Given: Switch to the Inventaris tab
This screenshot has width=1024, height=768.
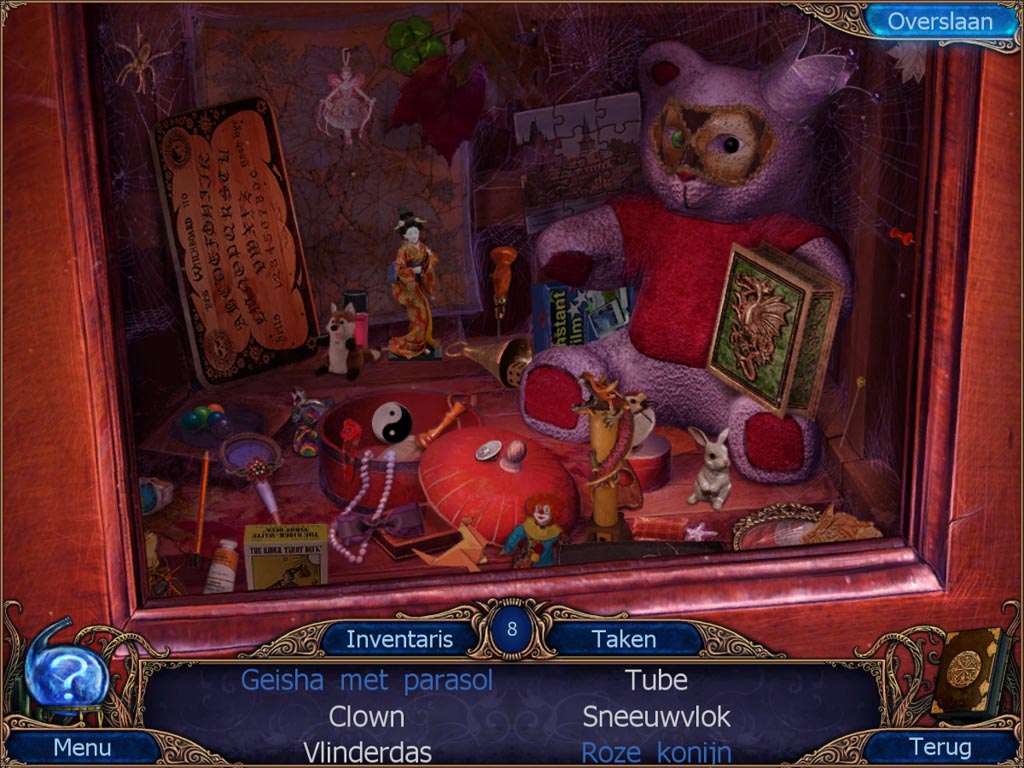Looking at the screenshot, I should point(400,639).
